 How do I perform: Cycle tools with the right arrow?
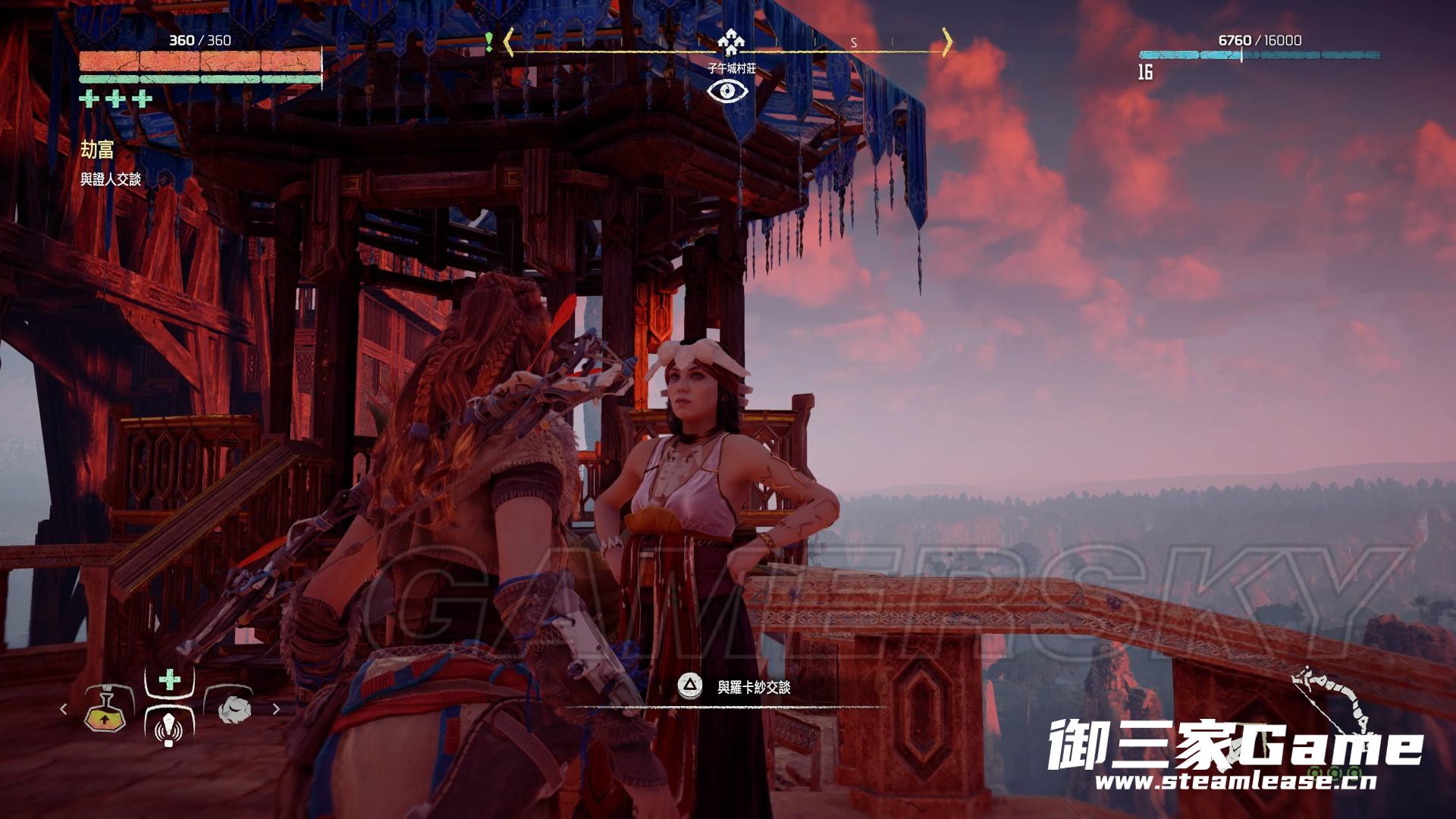[x=276, y=709]
